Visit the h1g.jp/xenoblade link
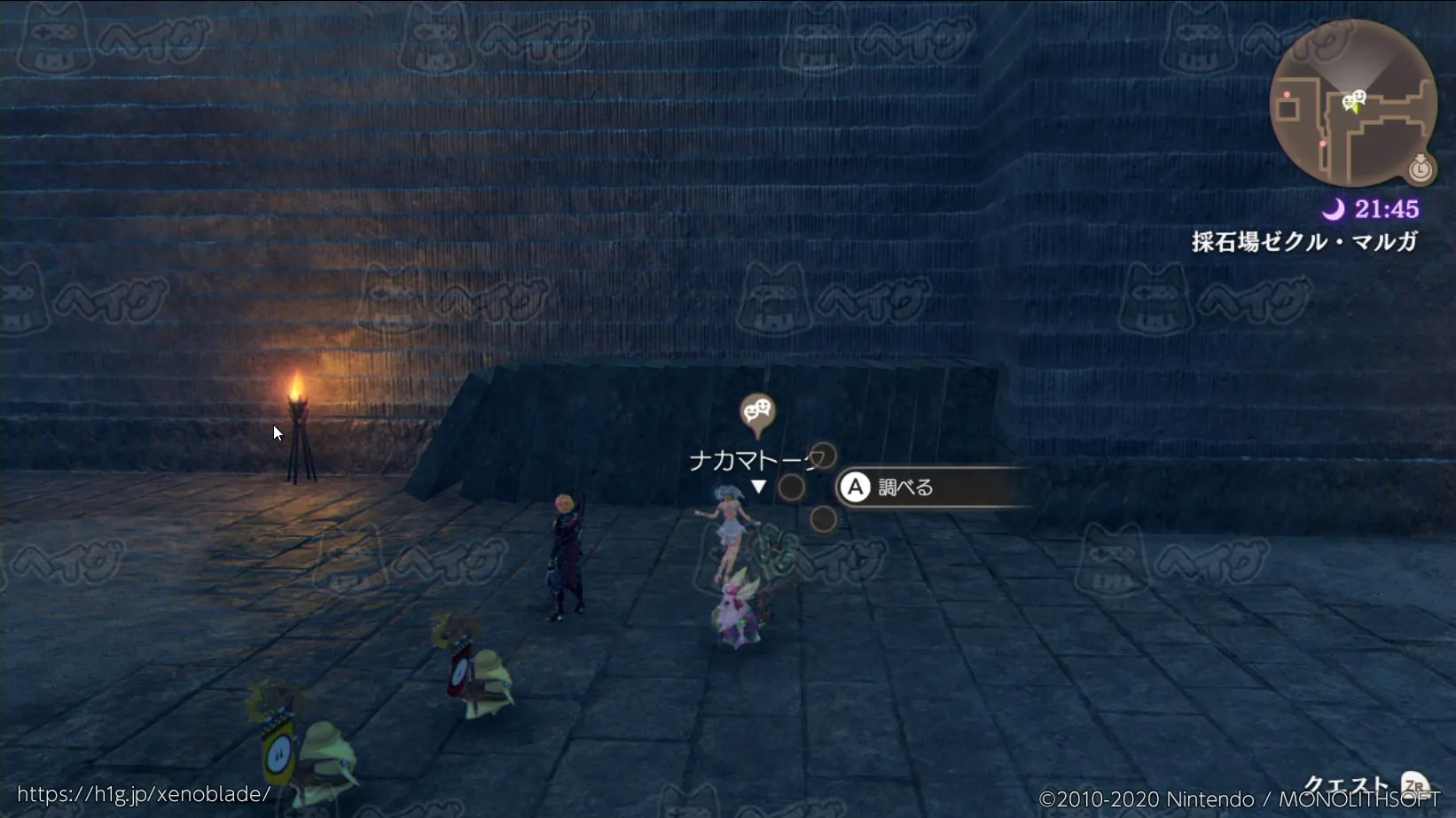Screen dimensions: 1456x818 [x=144, y=794]
